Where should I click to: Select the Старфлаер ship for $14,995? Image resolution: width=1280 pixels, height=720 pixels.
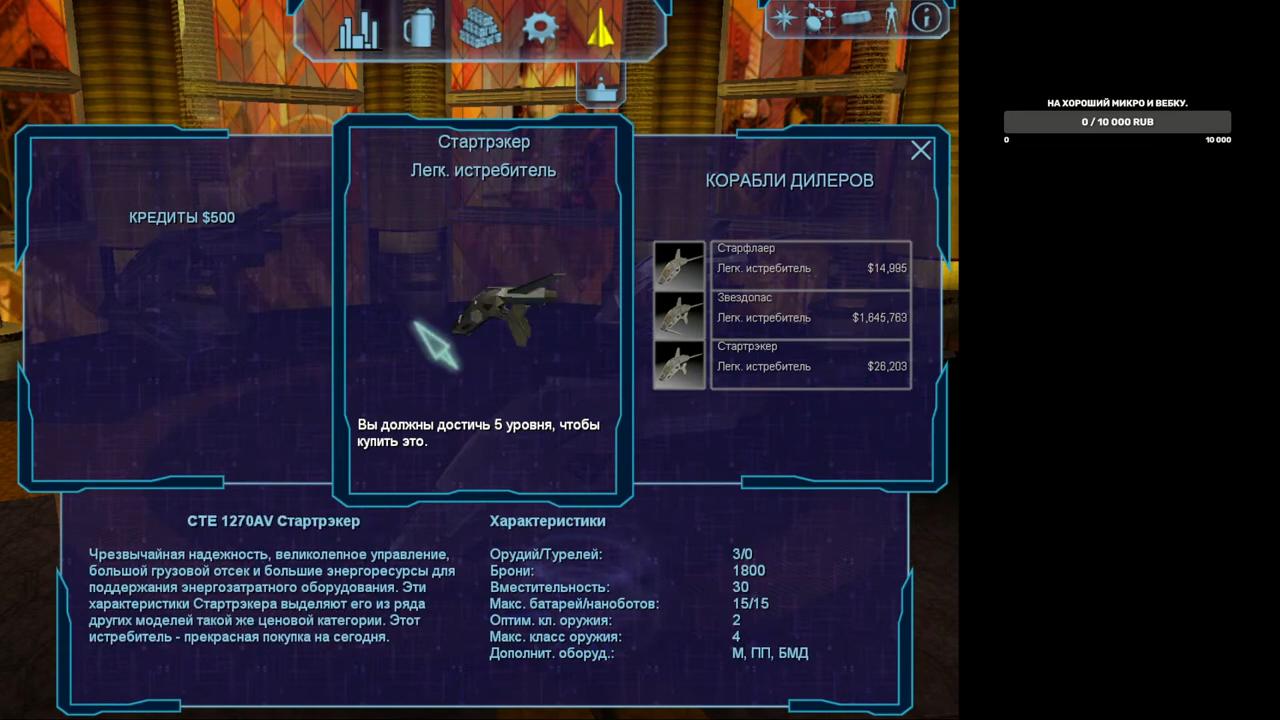click(x=811, y=266)
